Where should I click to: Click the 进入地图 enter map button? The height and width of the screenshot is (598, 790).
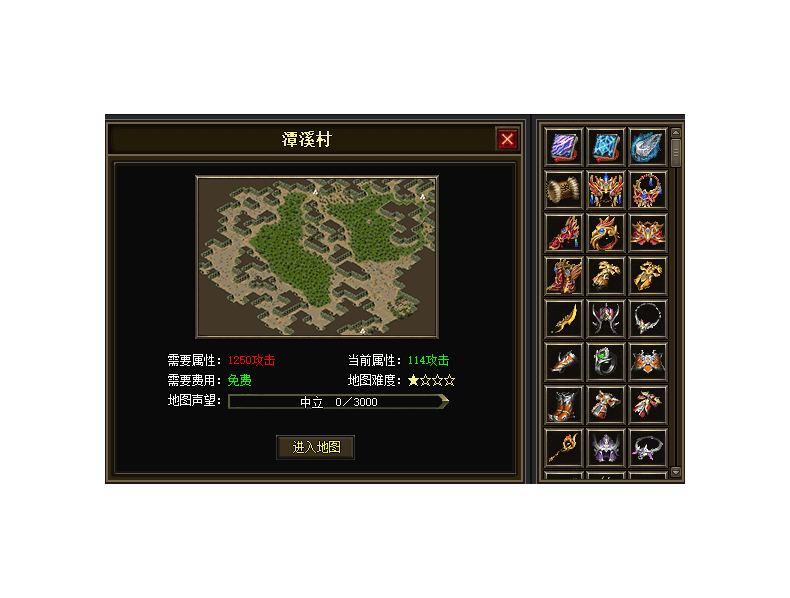click(x=316, y=447)
